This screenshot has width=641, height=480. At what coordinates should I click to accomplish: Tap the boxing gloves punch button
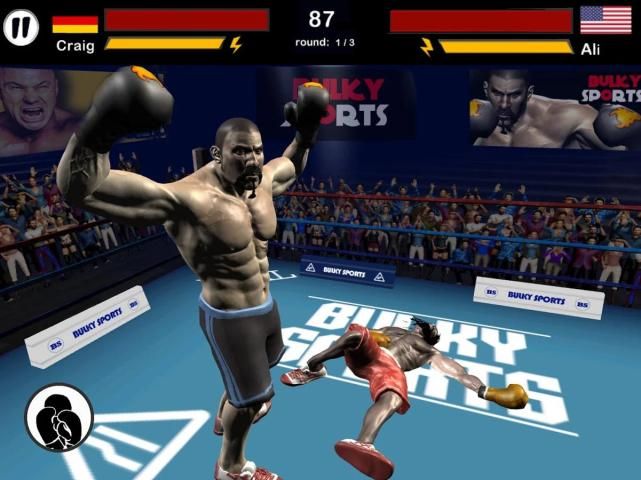pos(59,418)
